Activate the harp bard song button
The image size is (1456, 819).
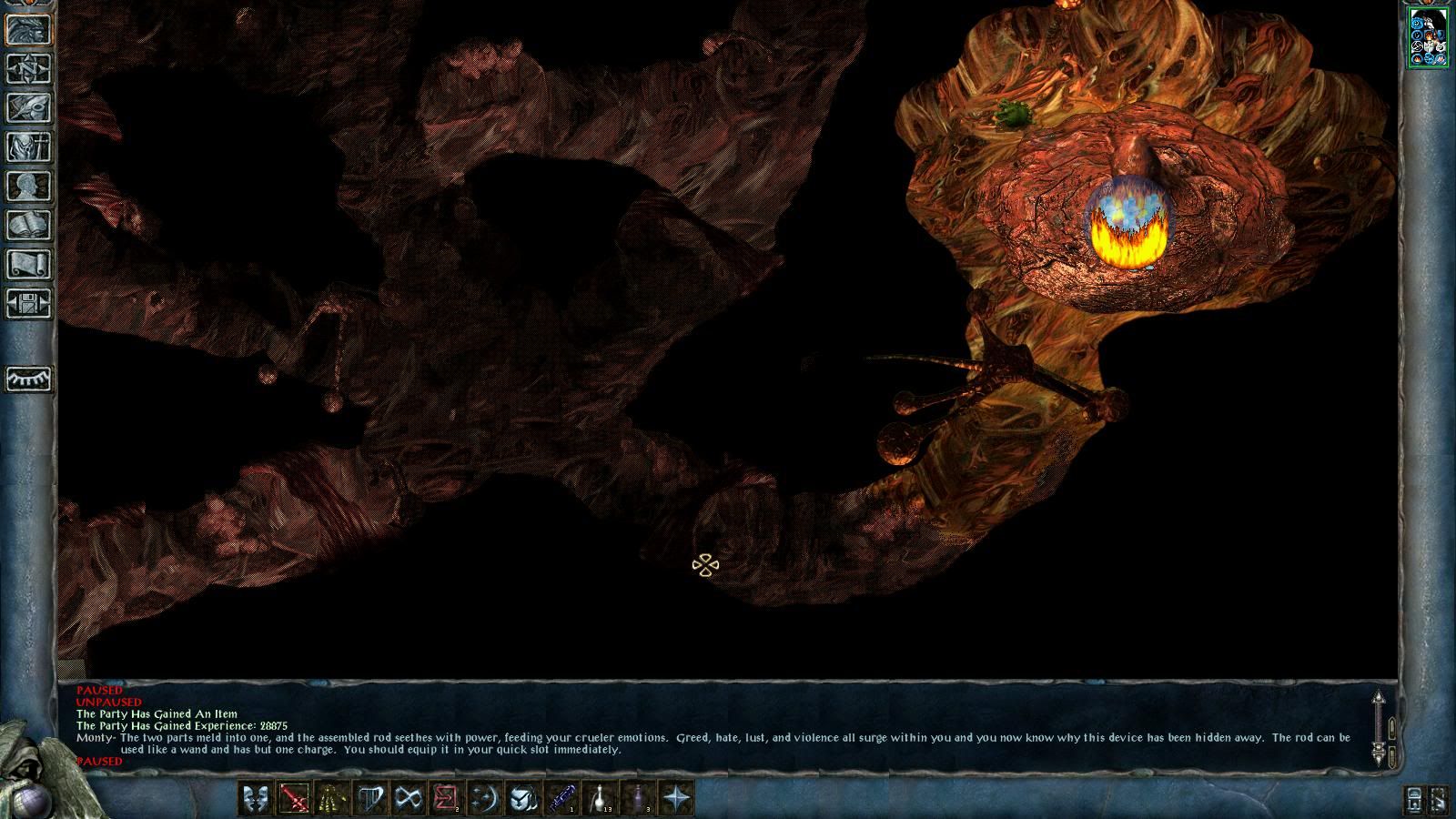(x=369, y=799)
